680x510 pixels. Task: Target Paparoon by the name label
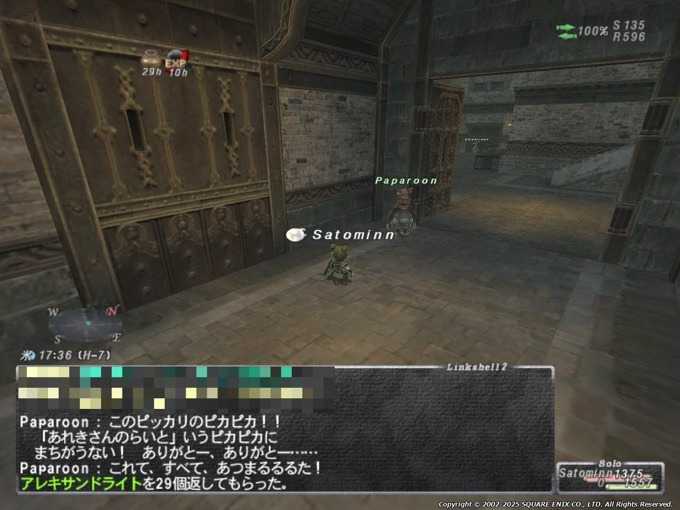[x=406, y=181]
